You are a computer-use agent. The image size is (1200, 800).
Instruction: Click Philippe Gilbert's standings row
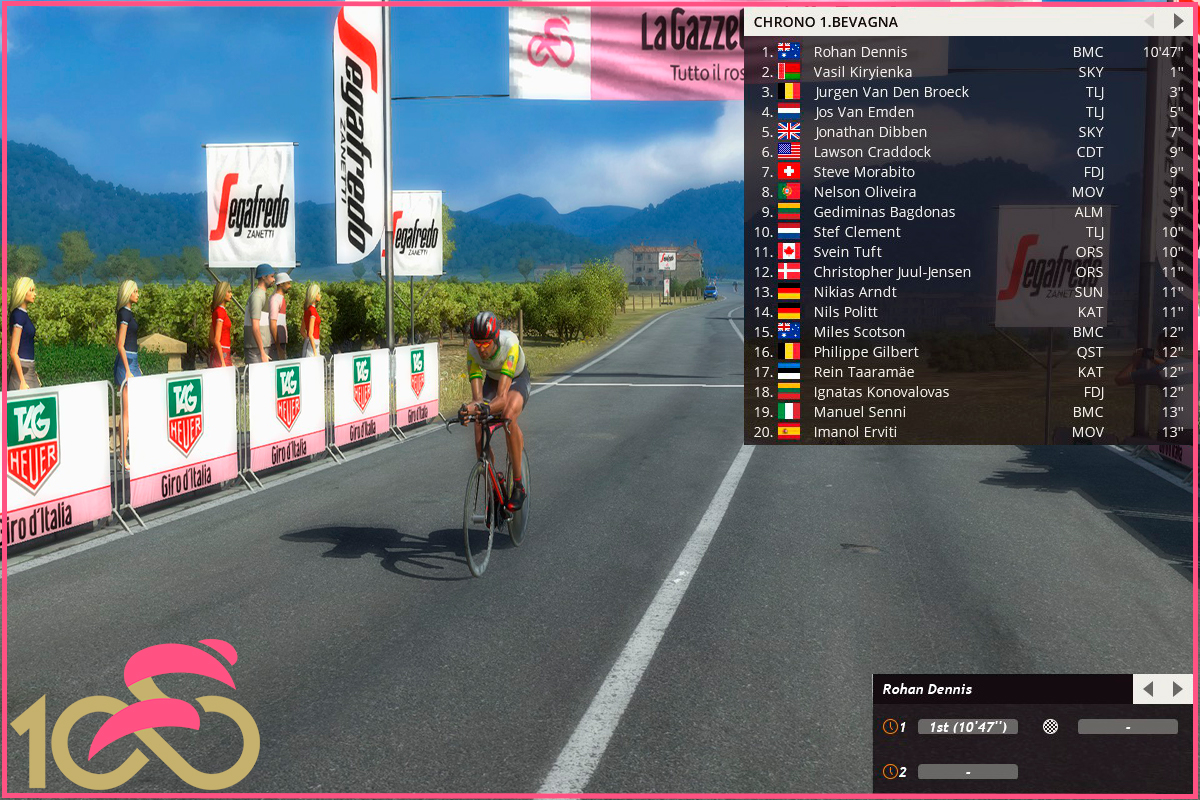(x=865, y=352)
